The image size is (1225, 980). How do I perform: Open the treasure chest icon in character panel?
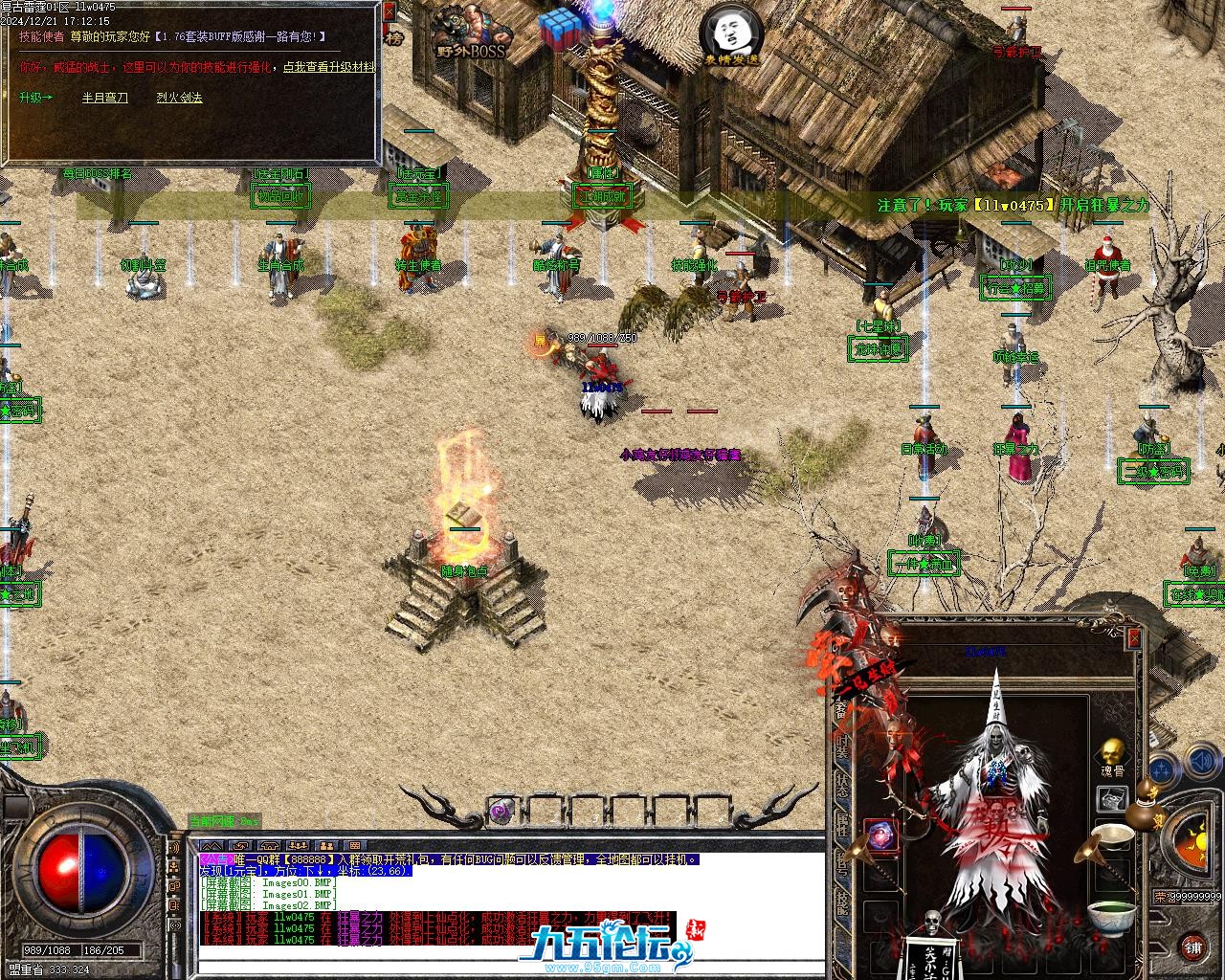coord(1111,797)
